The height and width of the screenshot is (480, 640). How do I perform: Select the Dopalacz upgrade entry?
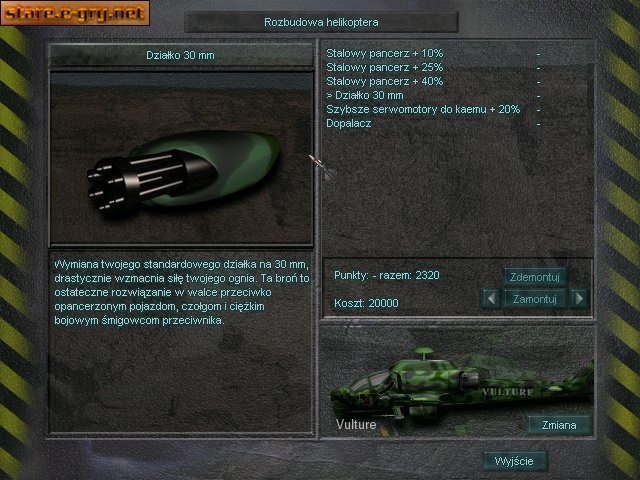(350, 123)
